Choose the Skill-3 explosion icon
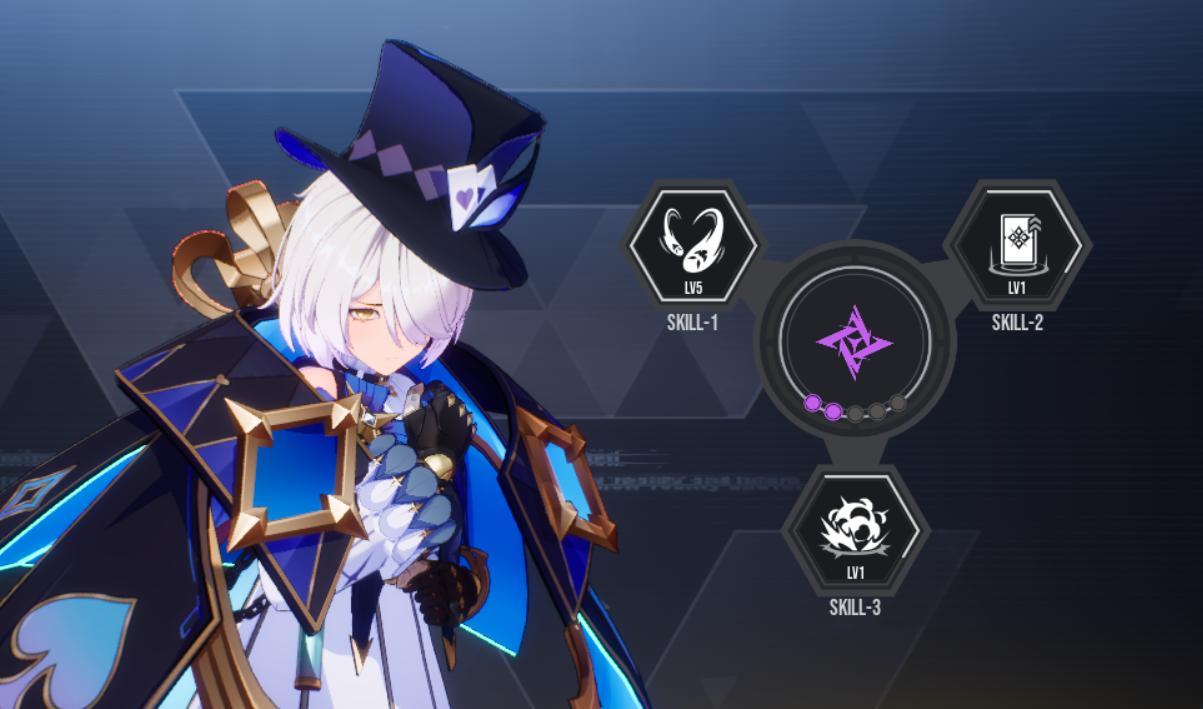Viewport: 1203px width, 709px height. [855, 531]
